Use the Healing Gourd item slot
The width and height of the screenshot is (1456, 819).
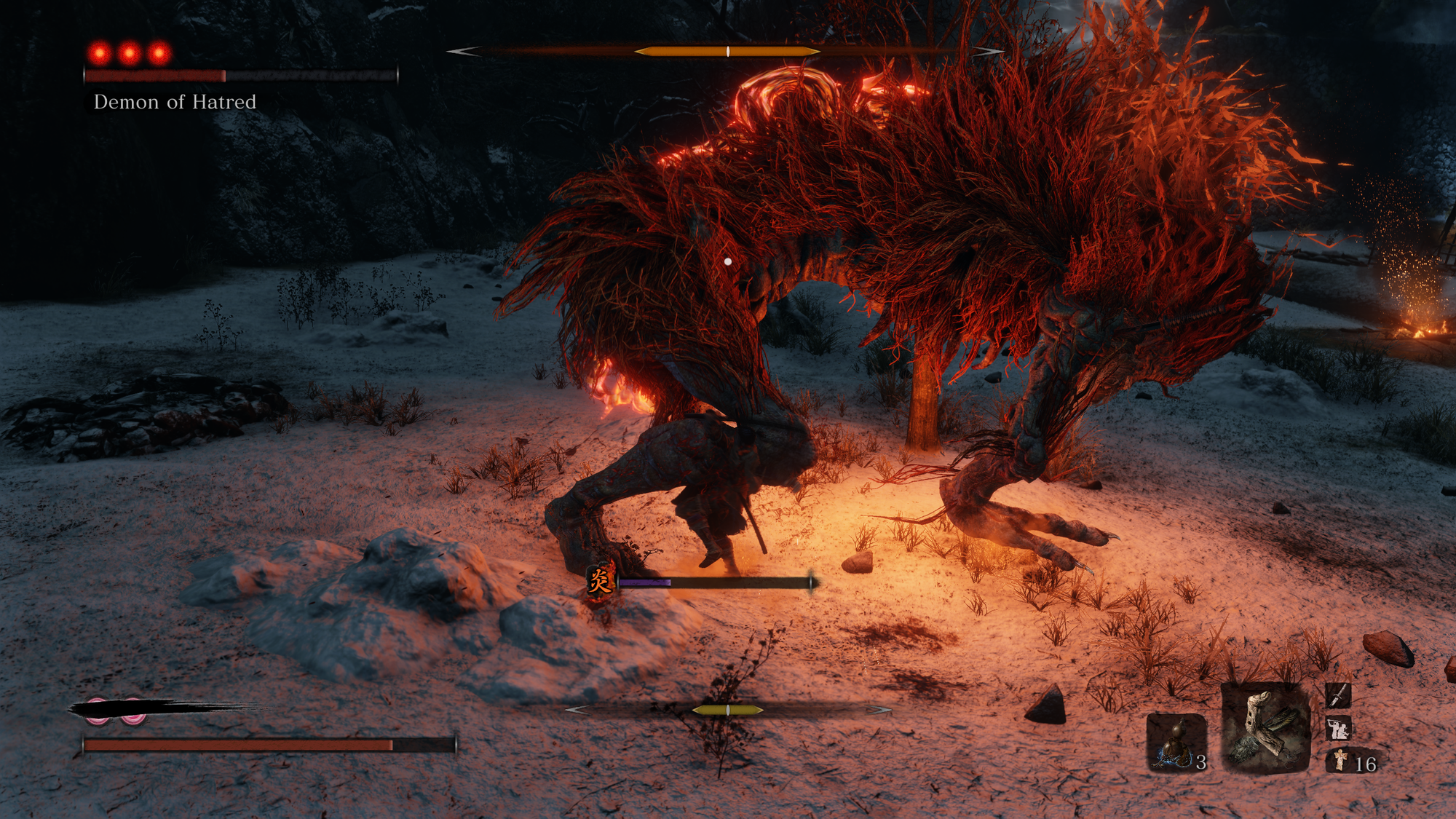click(1176, 742)
